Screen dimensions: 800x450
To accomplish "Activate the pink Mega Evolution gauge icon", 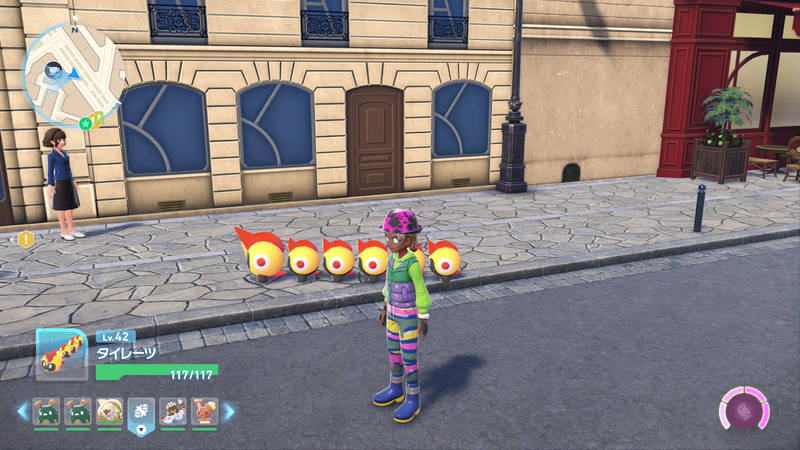I will point(745,410).
